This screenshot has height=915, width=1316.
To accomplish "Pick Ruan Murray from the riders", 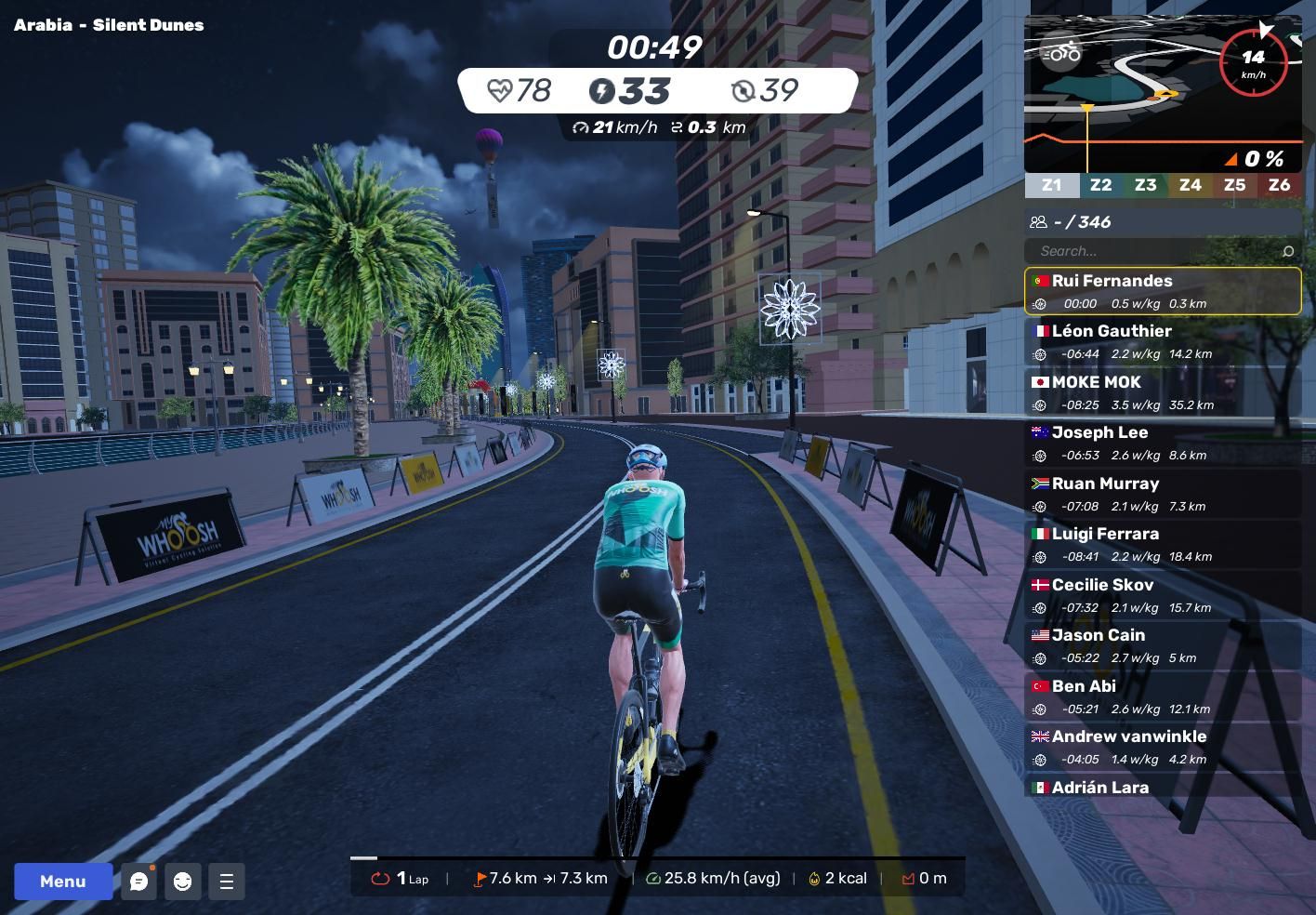I will coord(1163,494).
